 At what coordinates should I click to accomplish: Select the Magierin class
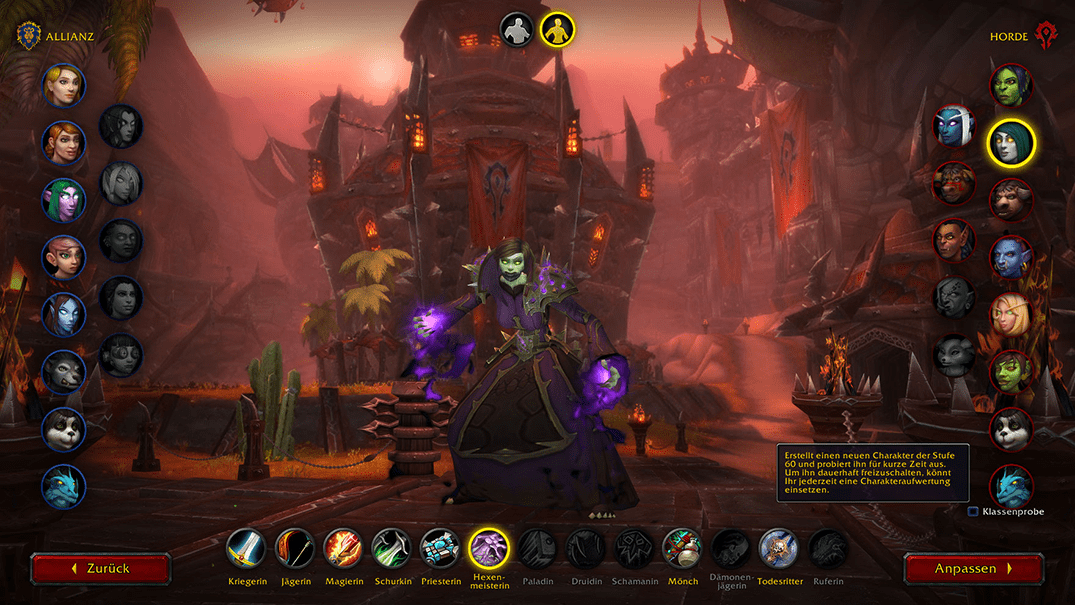[343, 548]
